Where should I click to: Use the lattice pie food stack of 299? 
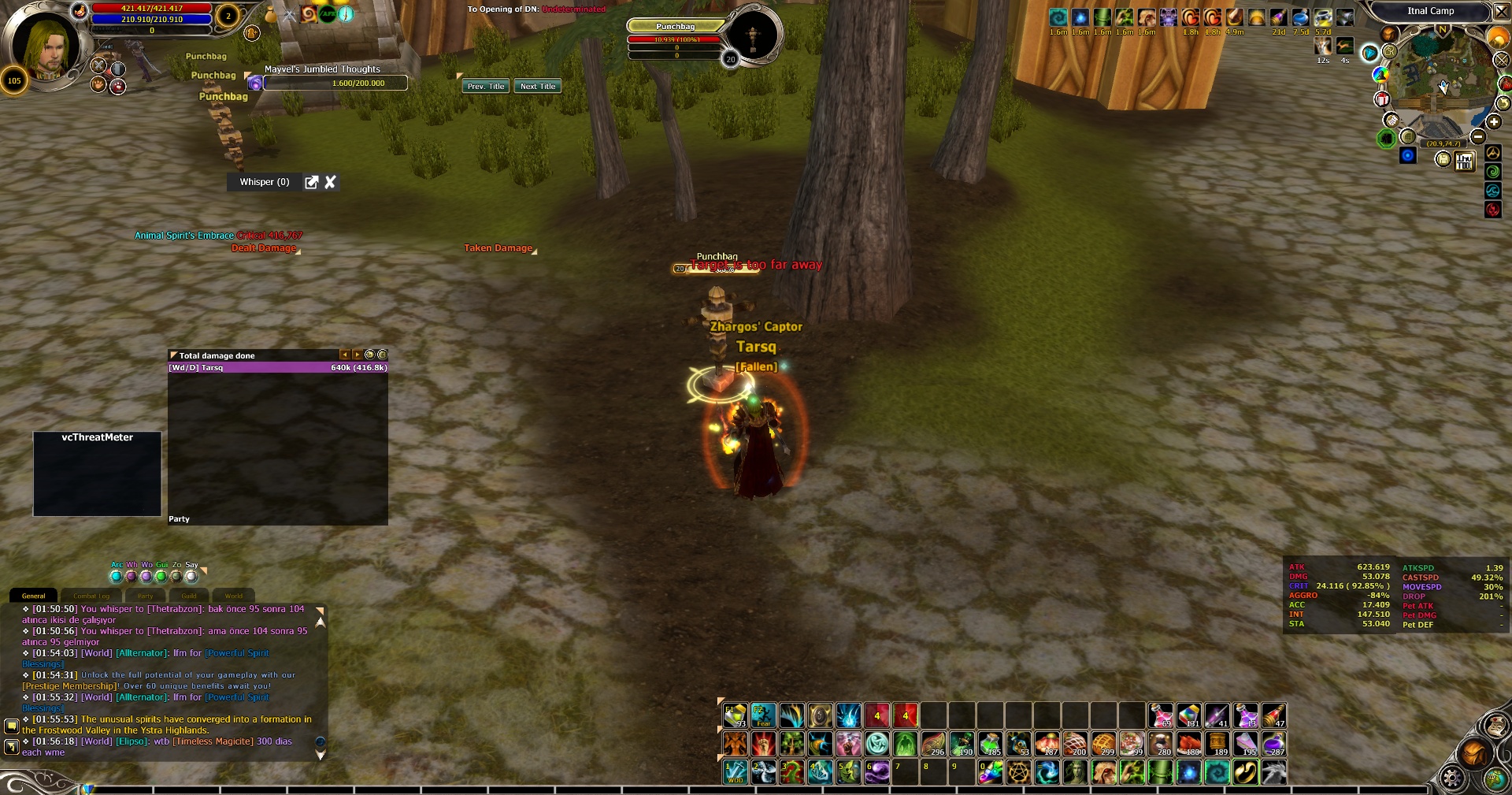1103,744
